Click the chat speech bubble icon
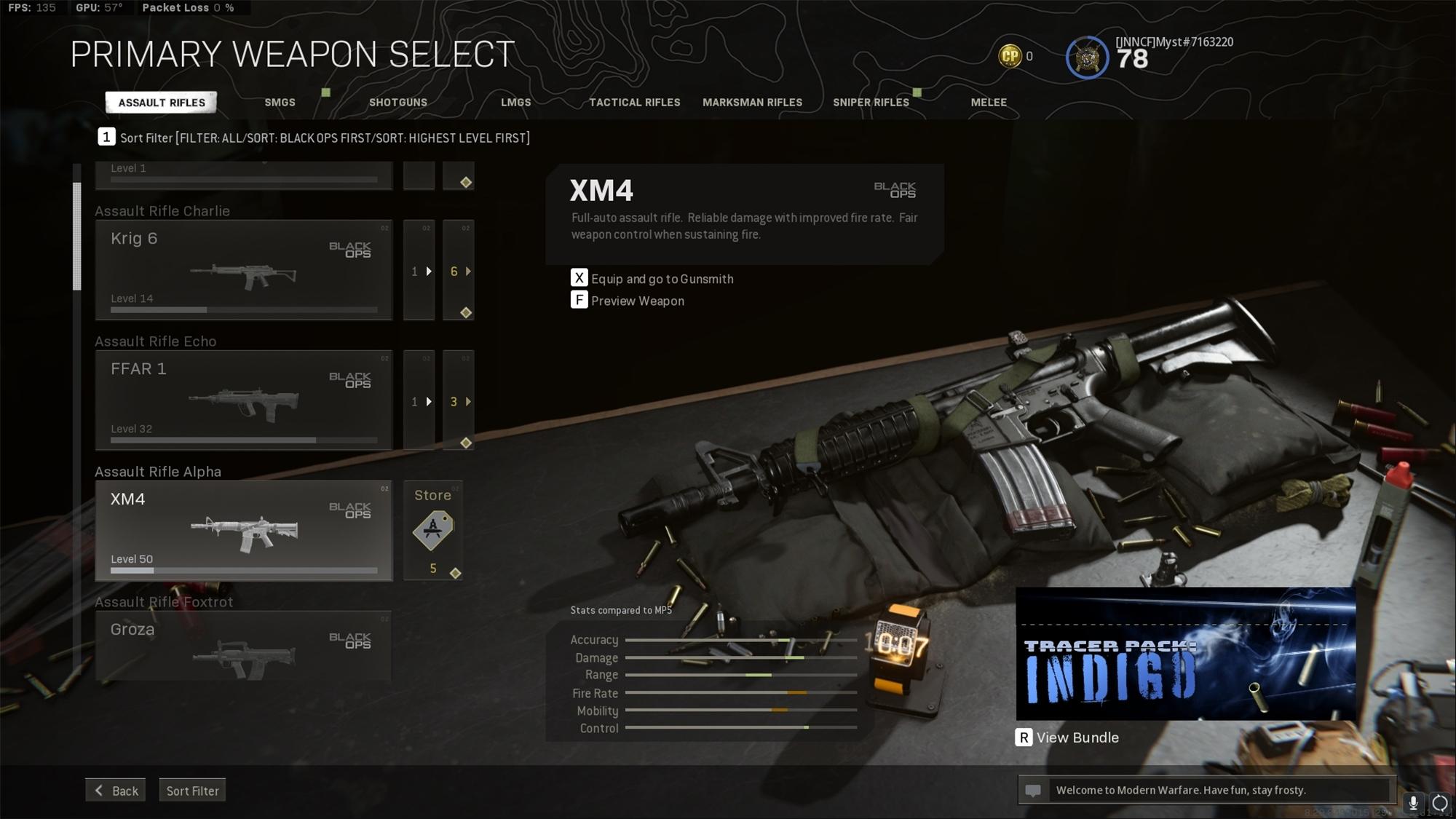1456x819 pixels. pos(1034,789)
